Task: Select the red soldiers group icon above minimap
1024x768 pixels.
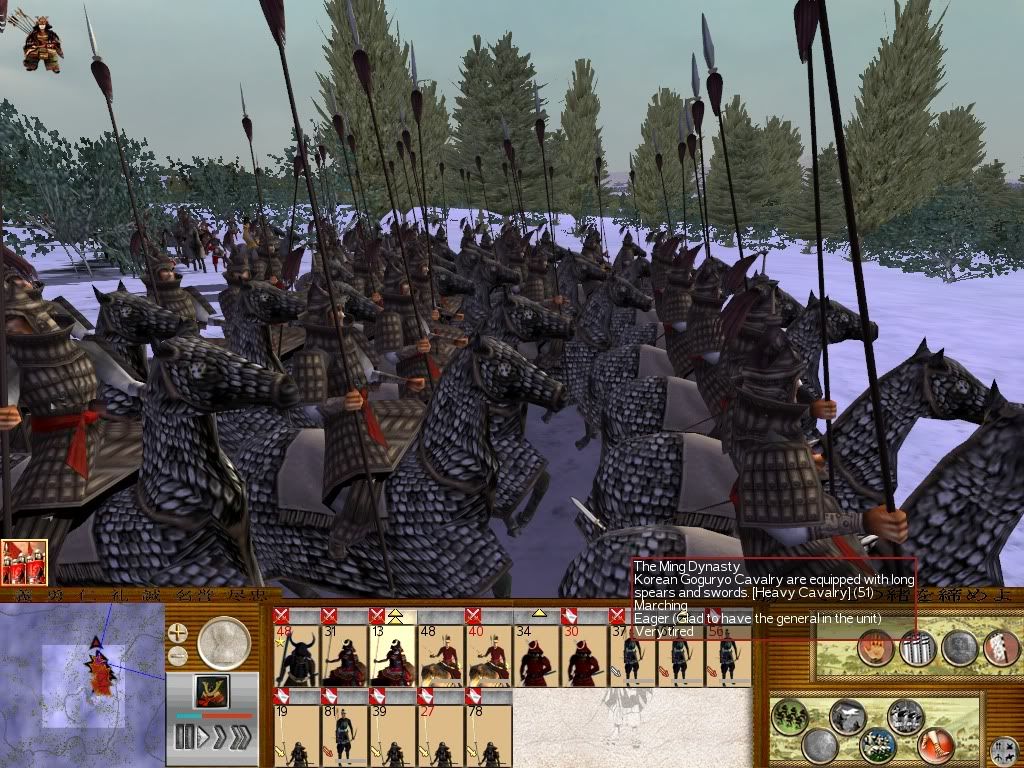Action: (x=23, y=563)
